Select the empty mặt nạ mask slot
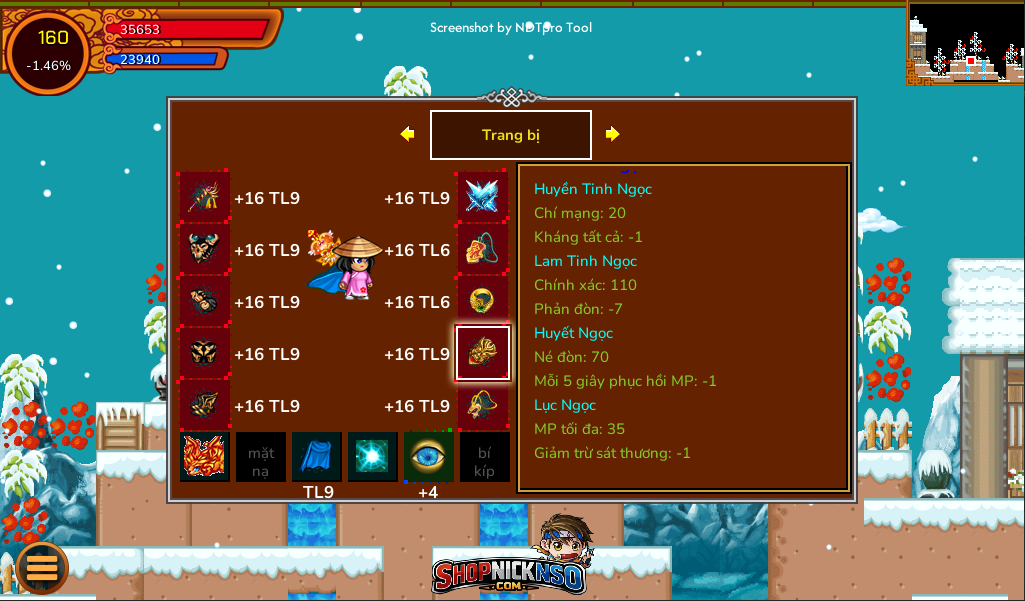 pos(261,457)
